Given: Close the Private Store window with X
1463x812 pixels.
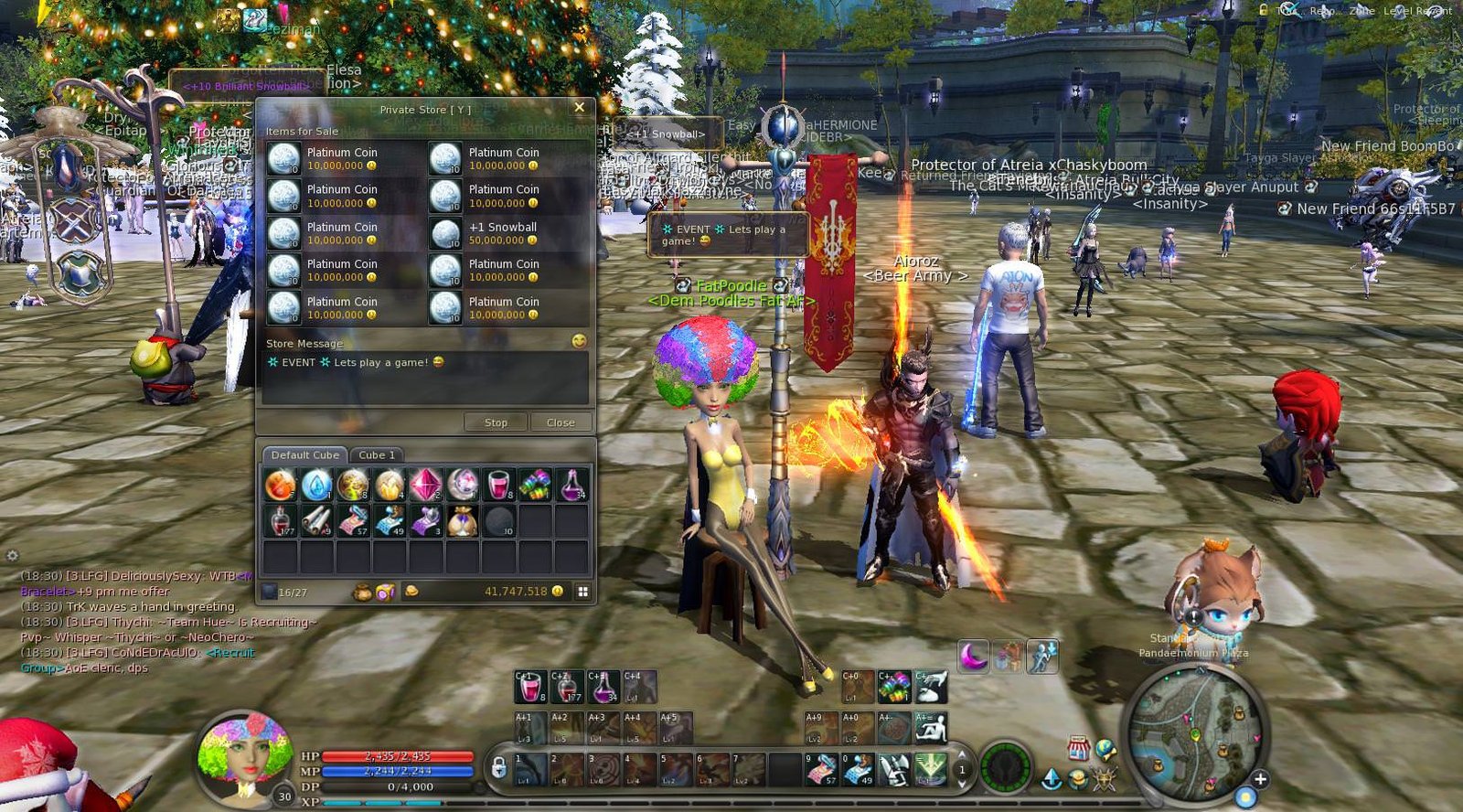Looking at the screenshot, I should pos(579,108).
